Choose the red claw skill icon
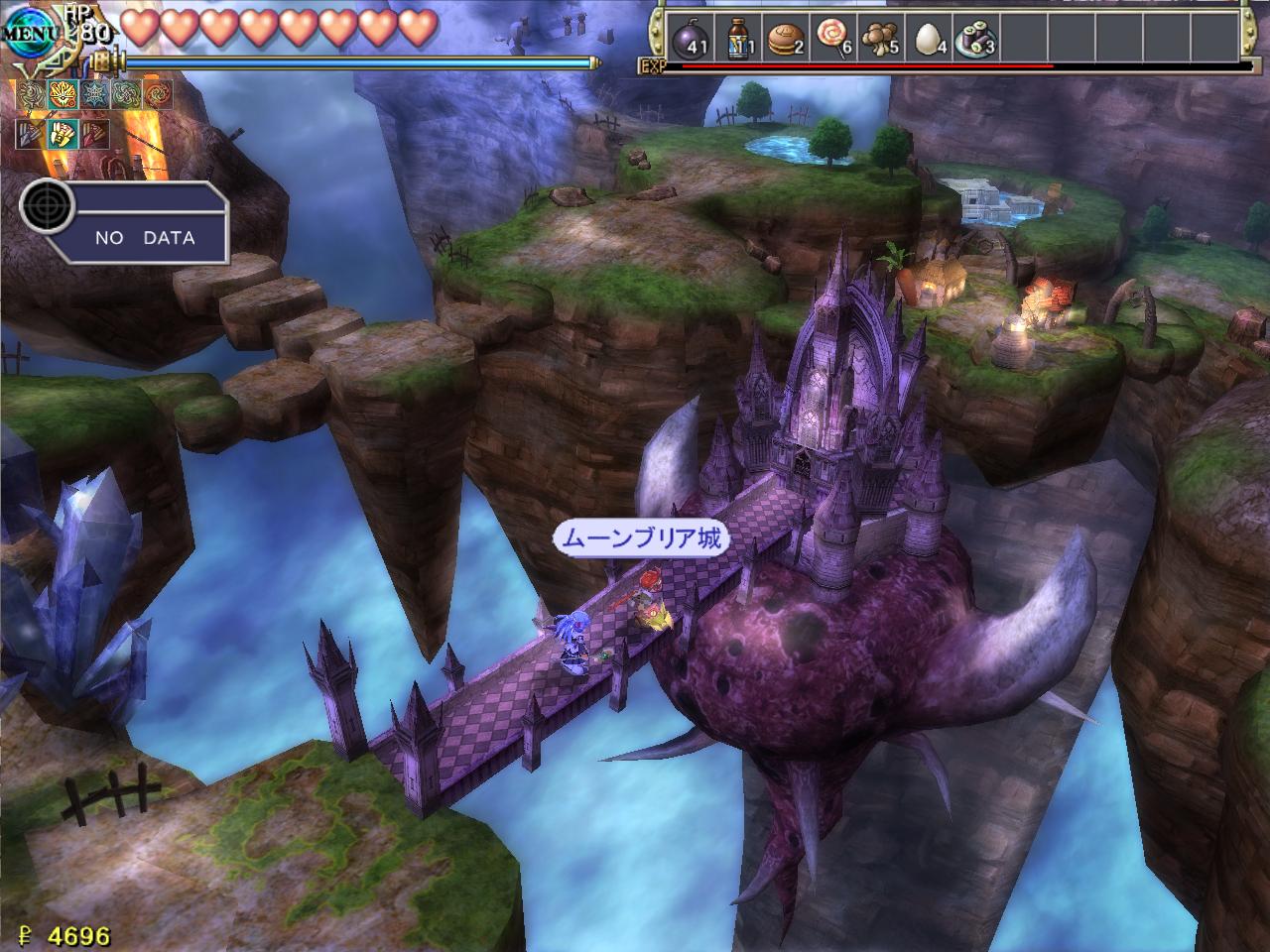 (x=95, y=133)
